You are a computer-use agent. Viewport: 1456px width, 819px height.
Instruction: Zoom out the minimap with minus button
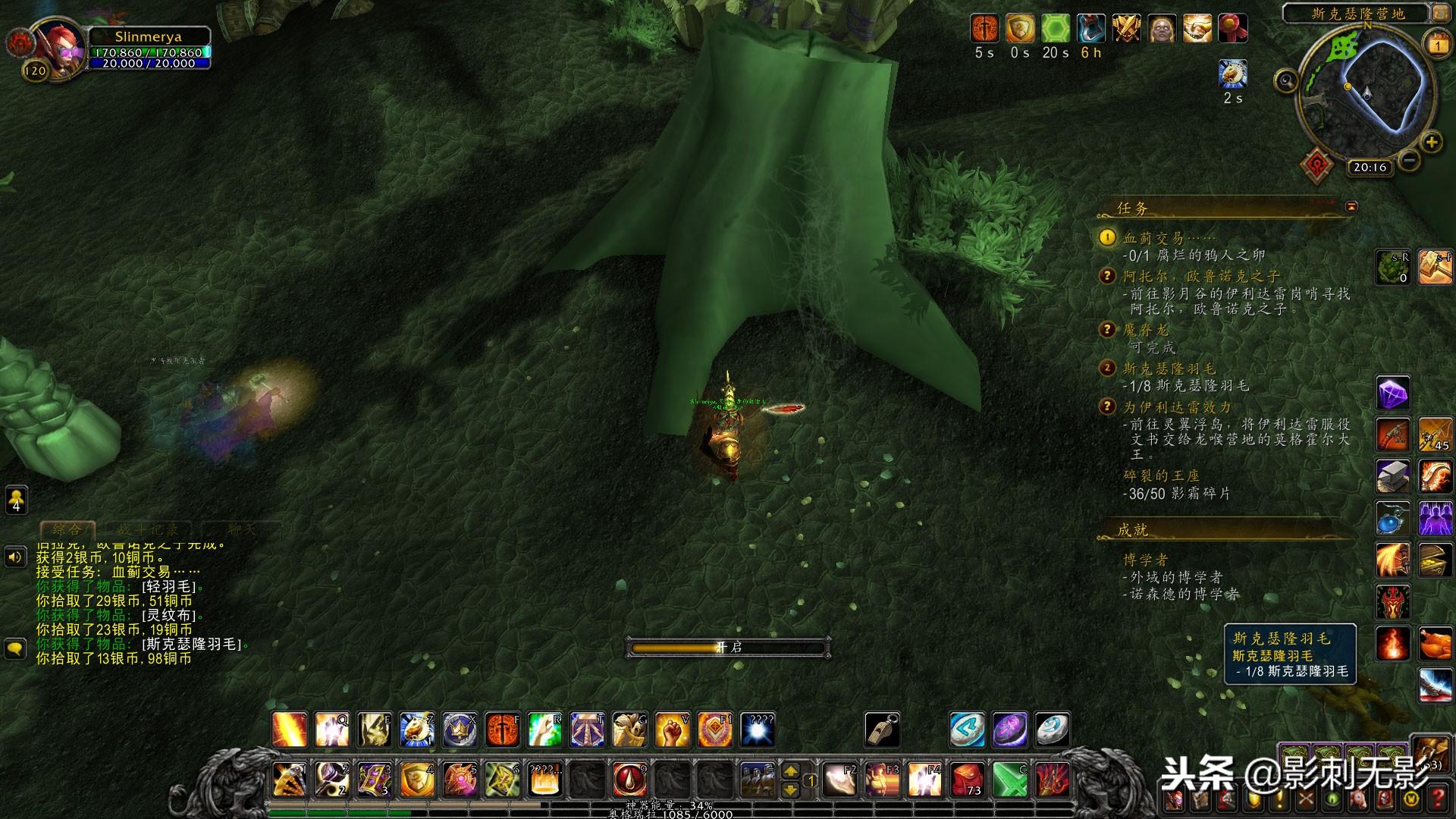click(1408, 161)
